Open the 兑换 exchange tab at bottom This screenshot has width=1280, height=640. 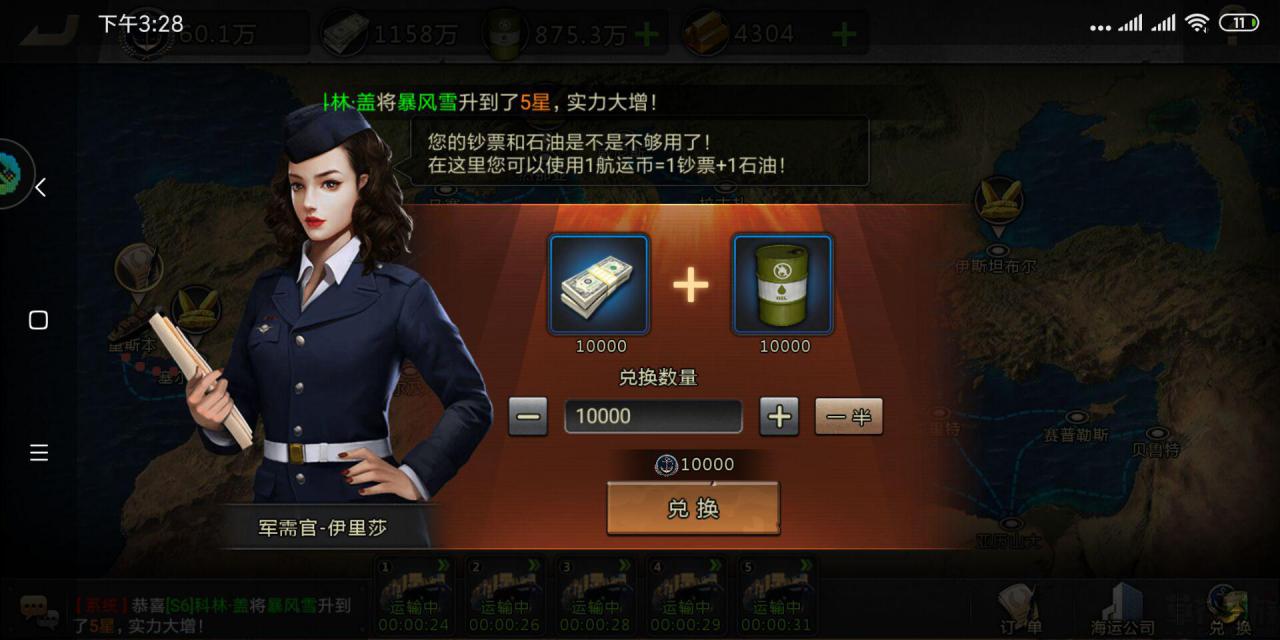tap(1229, 606)
